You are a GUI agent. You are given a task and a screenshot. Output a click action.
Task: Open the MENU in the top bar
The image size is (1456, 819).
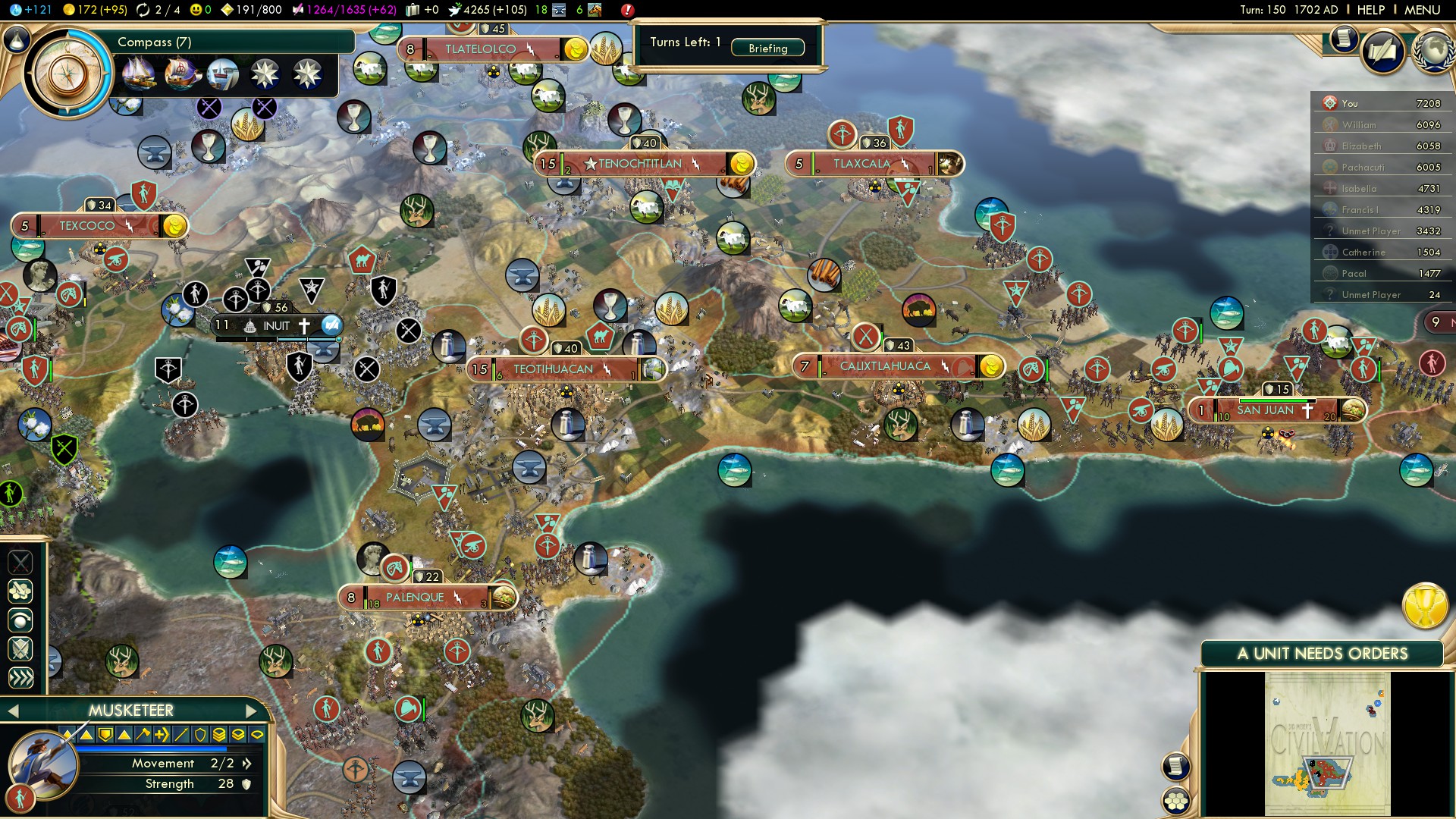point(1422,10)
